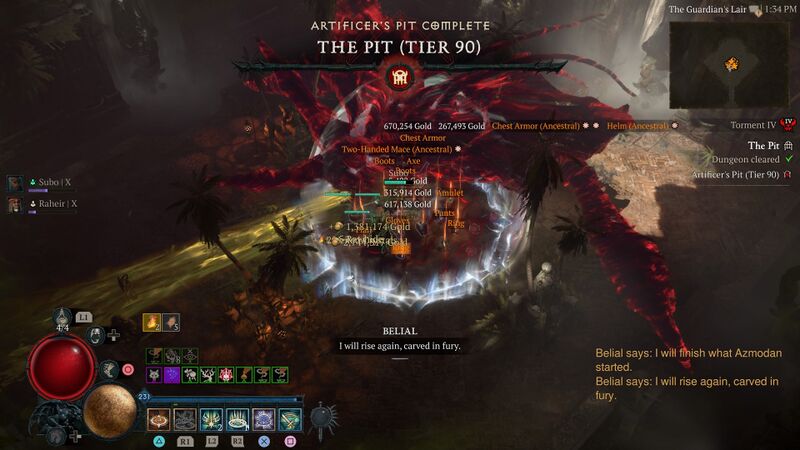Collect the 267,493 Gold pile label
Viewport: 800px width, 450px height.
tap(461, 126)
